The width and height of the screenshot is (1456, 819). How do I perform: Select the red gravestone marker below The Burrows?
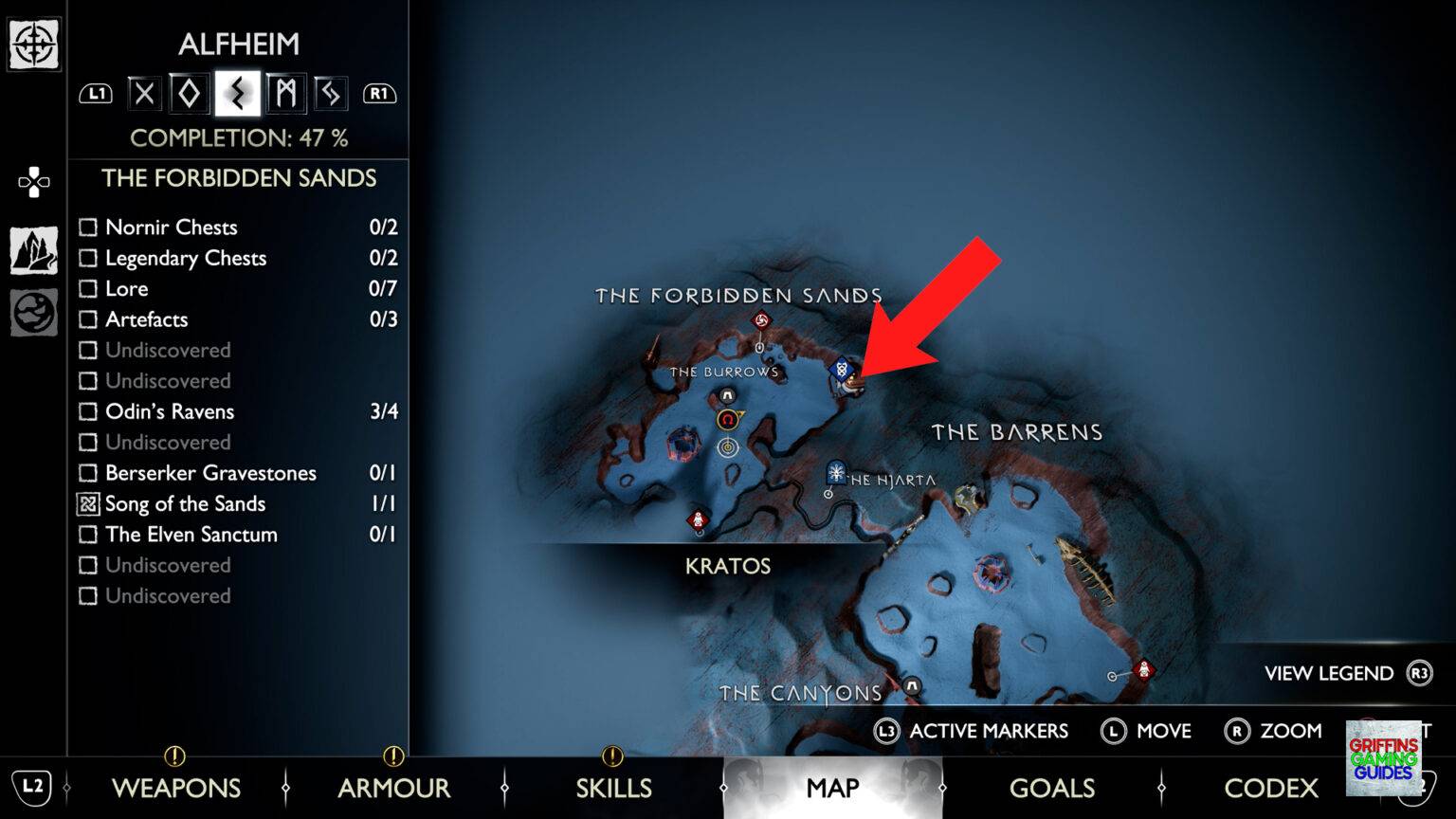(x=697, y=519)
